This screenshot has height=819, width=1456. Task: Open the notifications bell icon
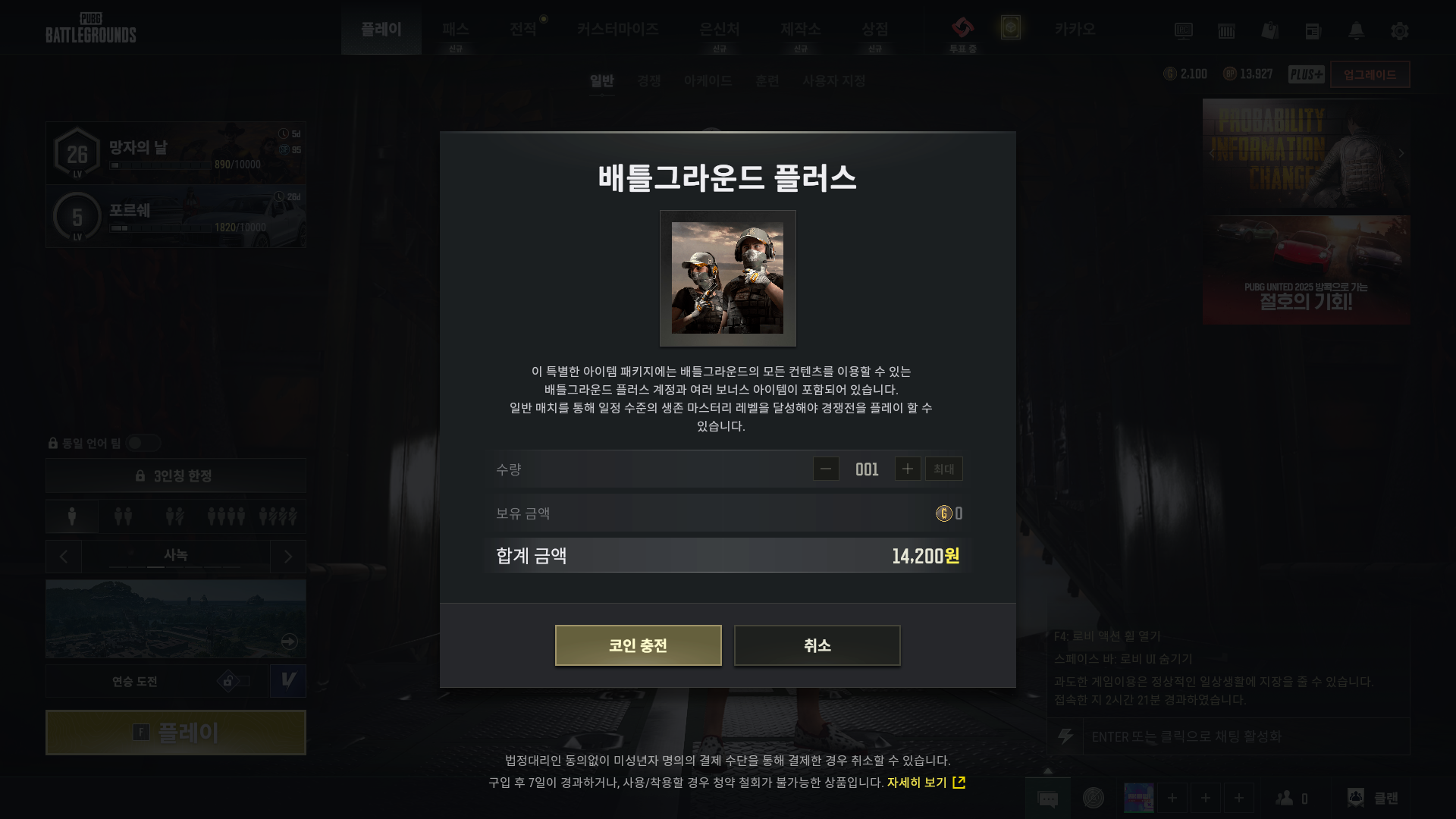1357,31
